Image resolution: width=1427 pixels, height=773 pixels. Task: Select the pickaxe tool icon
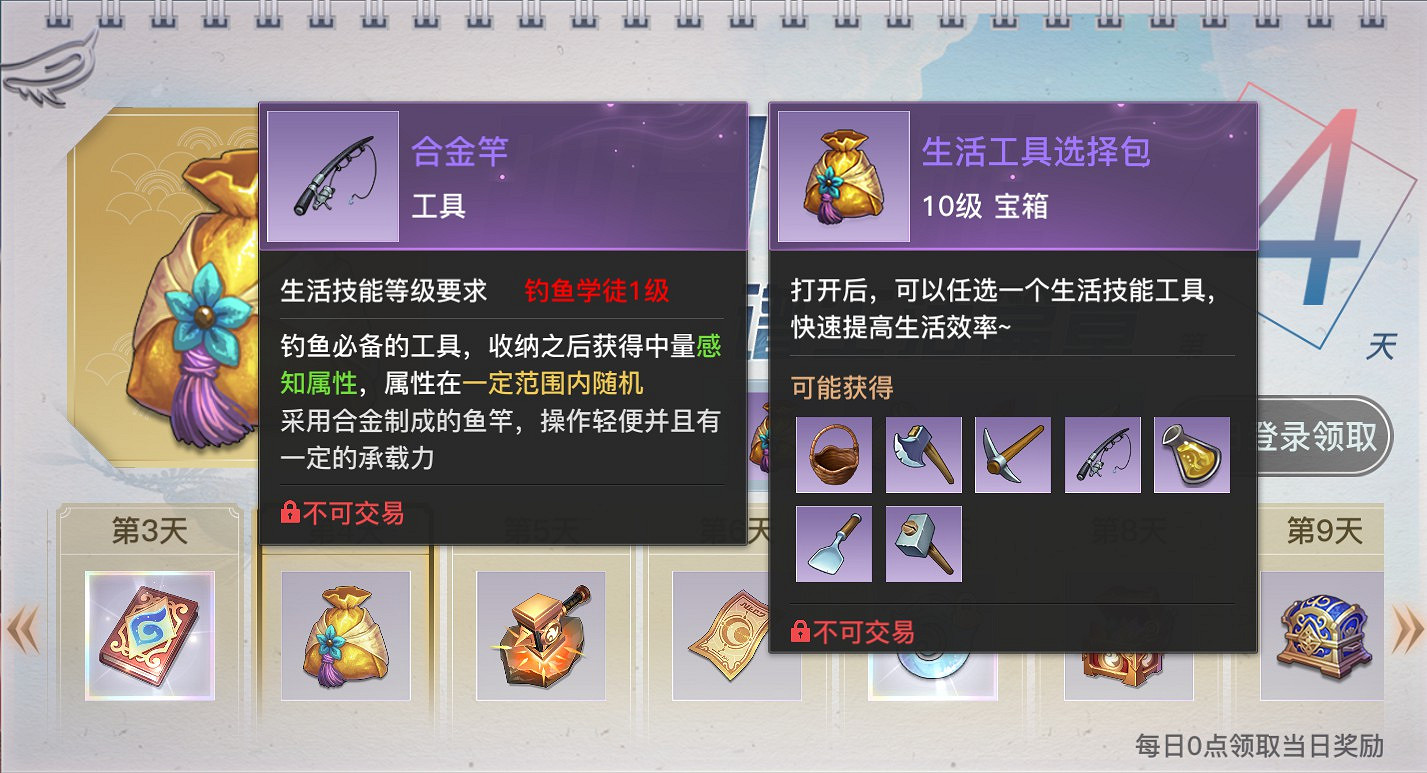point(1013,453)
